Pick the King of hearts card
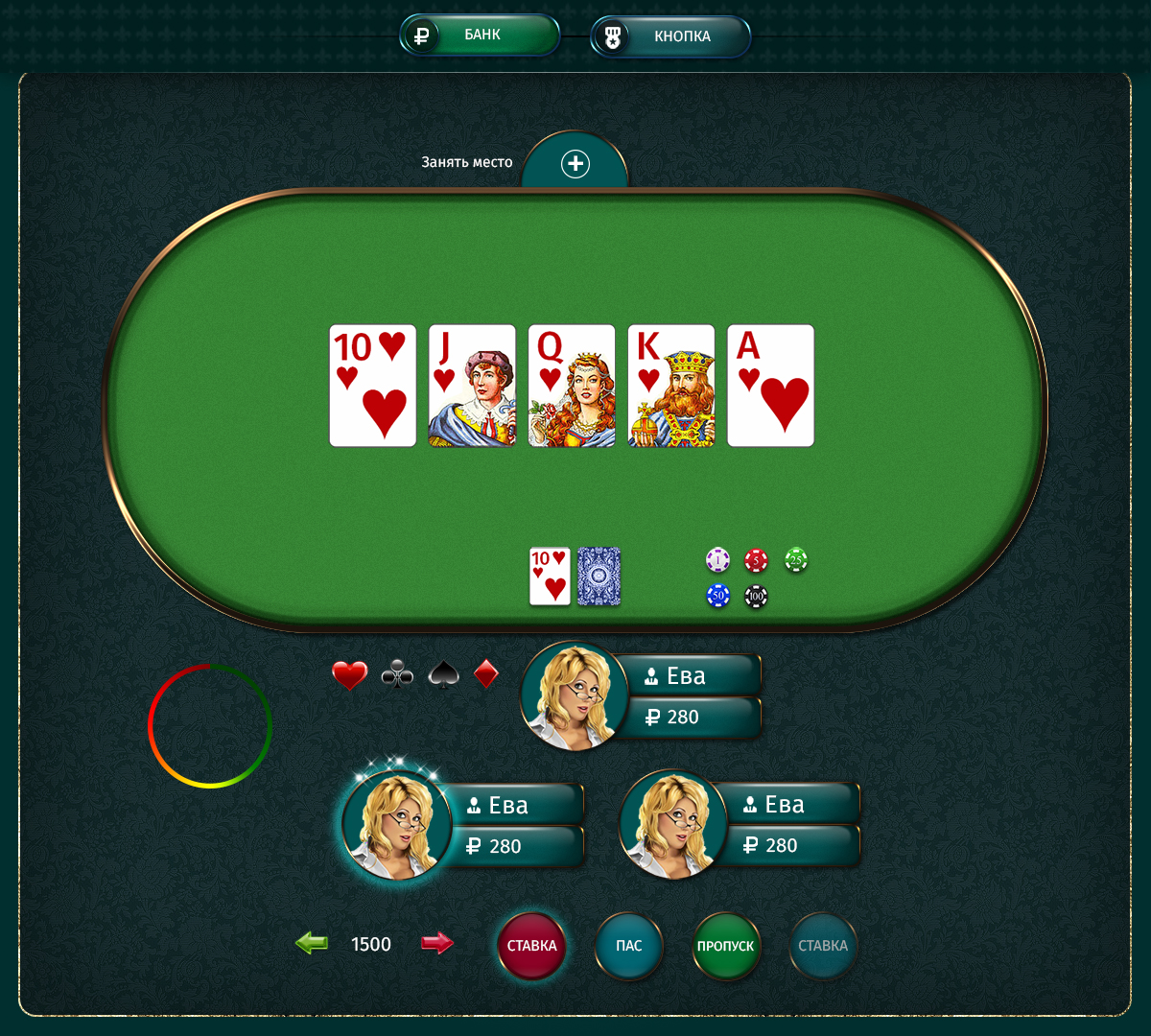 (671, 386)
